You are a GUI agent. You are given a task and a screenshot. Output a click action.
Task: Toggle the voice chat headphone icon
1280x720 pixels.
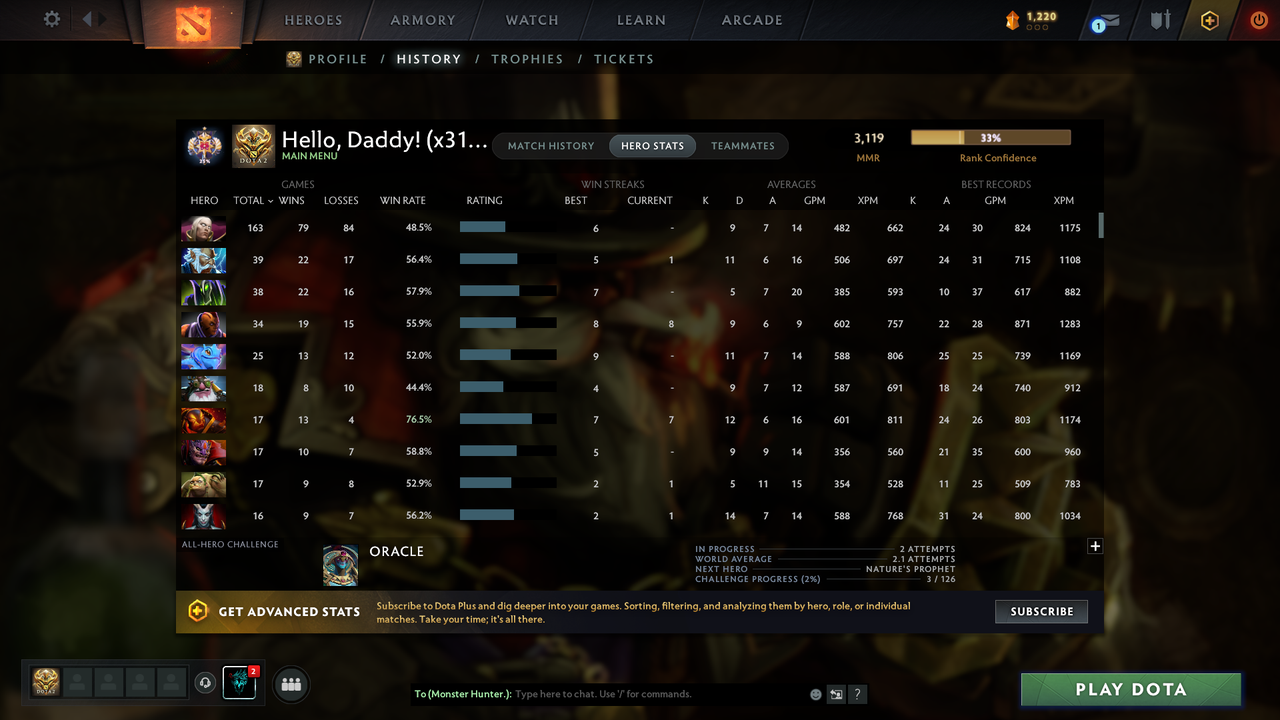206,684
